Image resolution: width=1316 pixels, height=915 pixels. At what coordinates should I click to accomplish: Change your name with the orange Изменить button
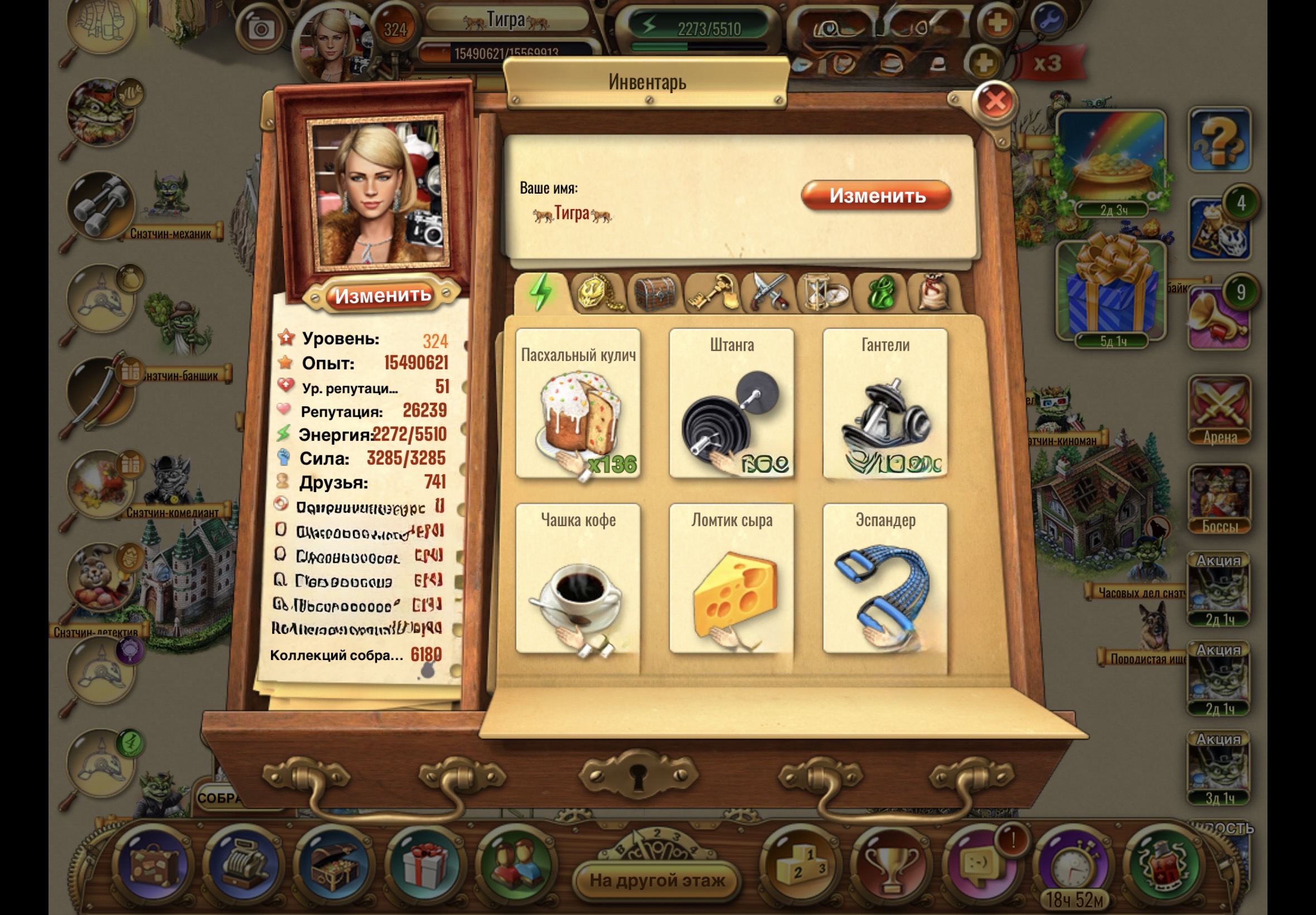(x=876, y=196)
